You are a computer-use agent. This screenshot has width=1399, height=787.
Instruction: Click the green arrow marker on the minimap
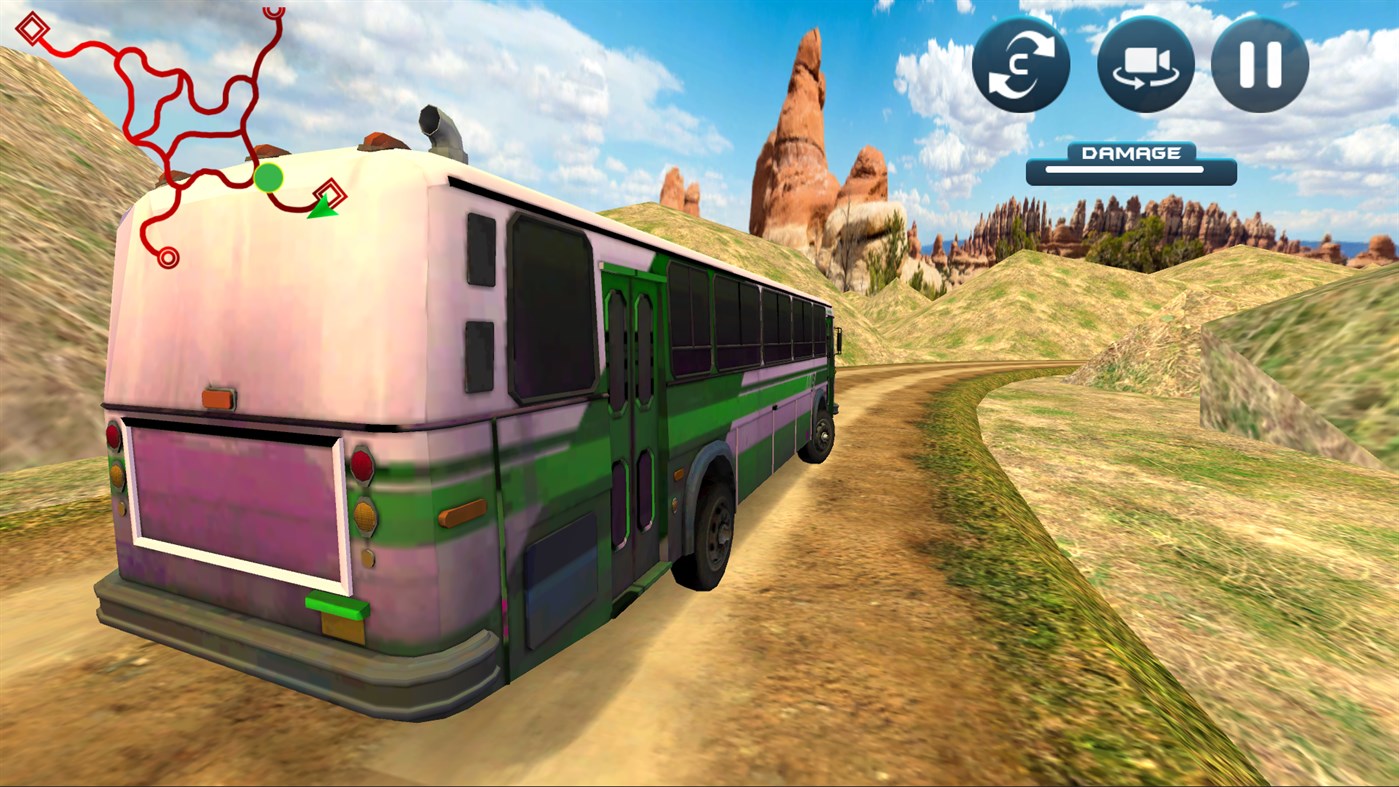tap(322, 207)
